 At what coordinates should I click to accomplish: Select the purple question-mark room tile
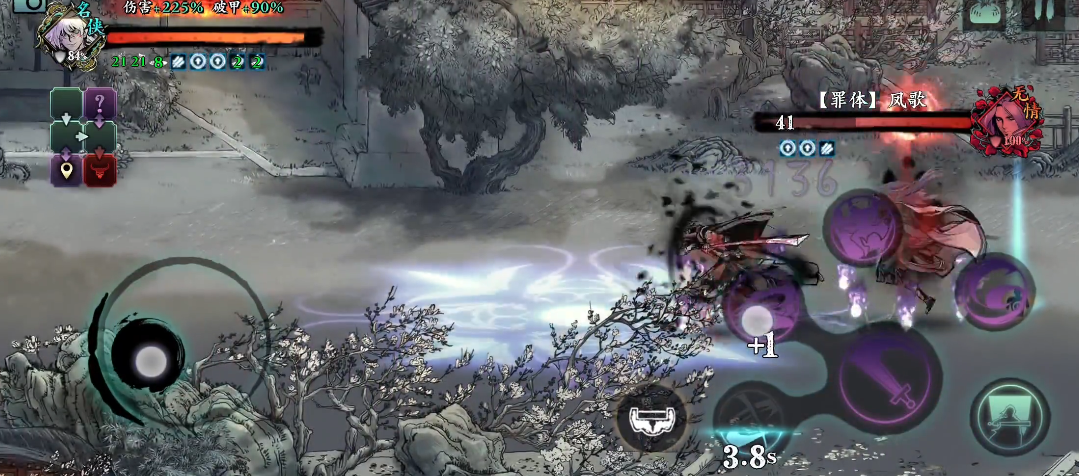(99, 103)
